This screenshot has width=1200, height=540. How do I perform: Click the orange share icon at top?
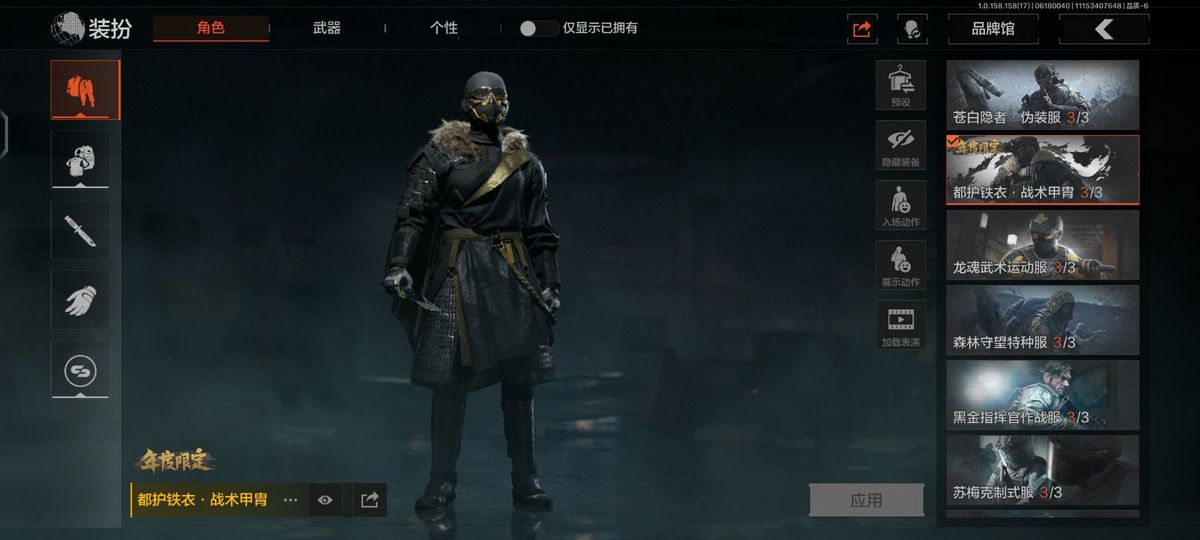point(862,29)
